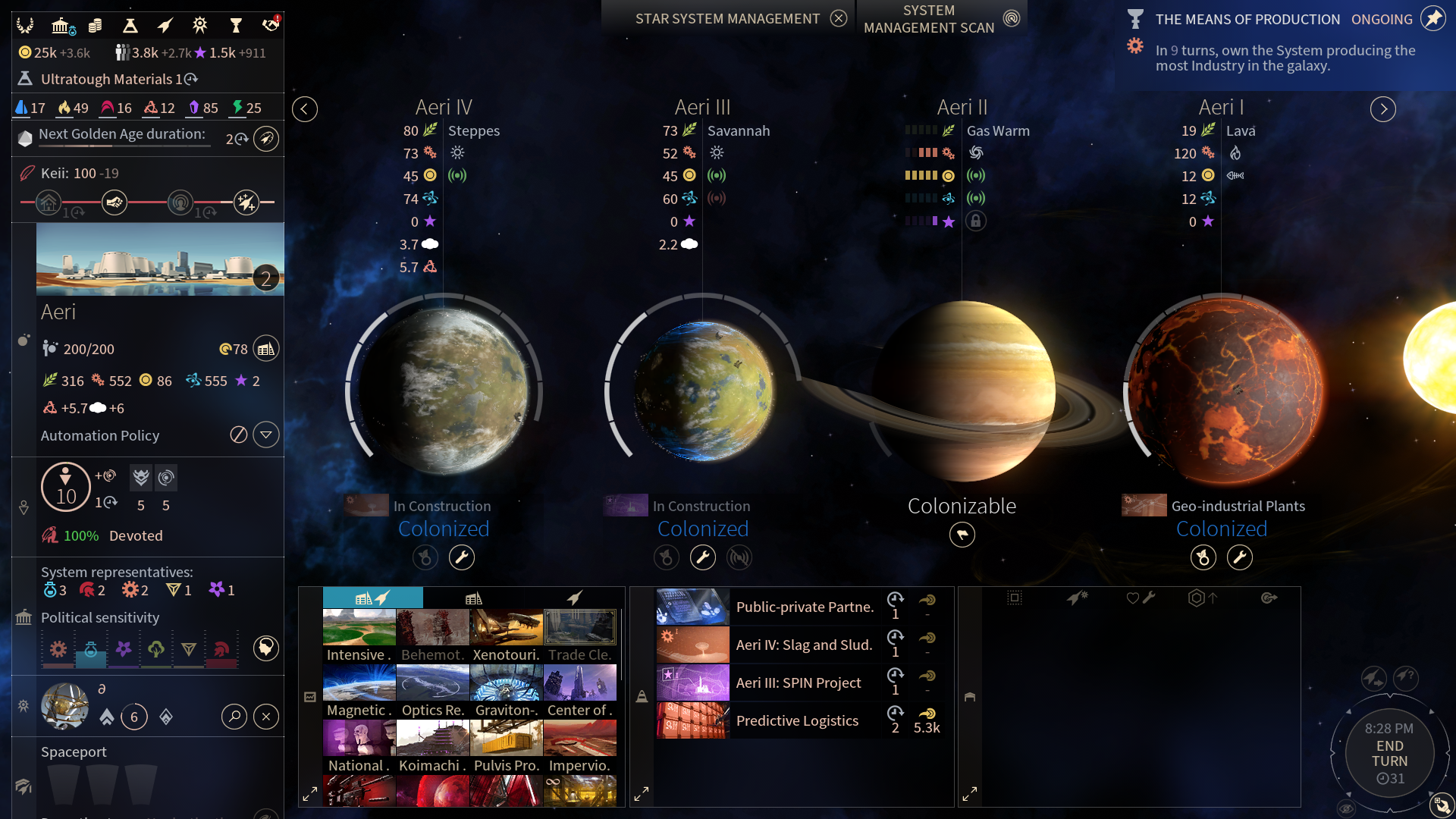Expand the construction queue panel
Image resolution: width=1456 pixels, height=819 pixels.
click(x=642, y=794)
